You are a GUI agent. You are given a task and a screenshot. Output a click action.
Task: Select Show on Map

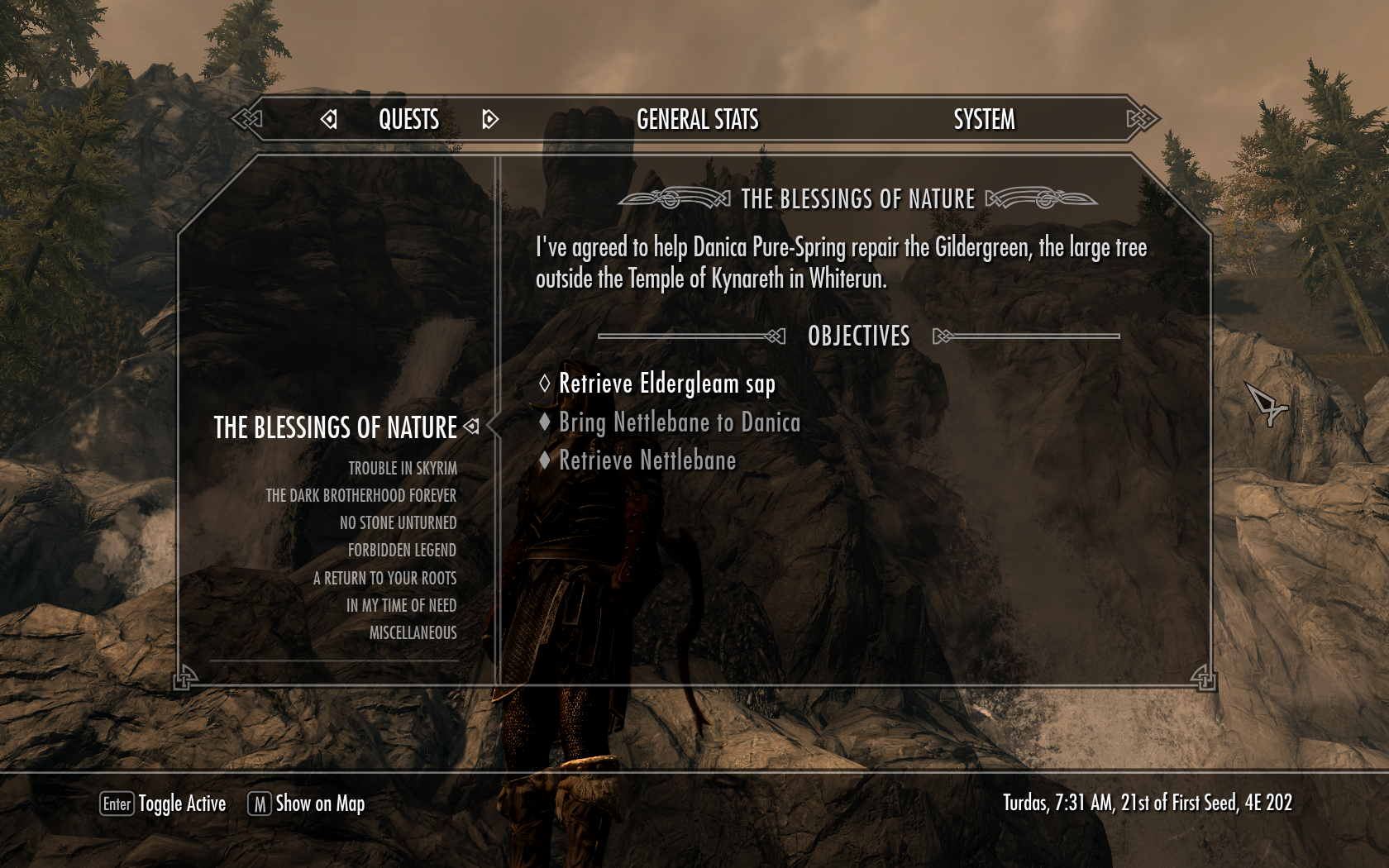tap(319, 803)
